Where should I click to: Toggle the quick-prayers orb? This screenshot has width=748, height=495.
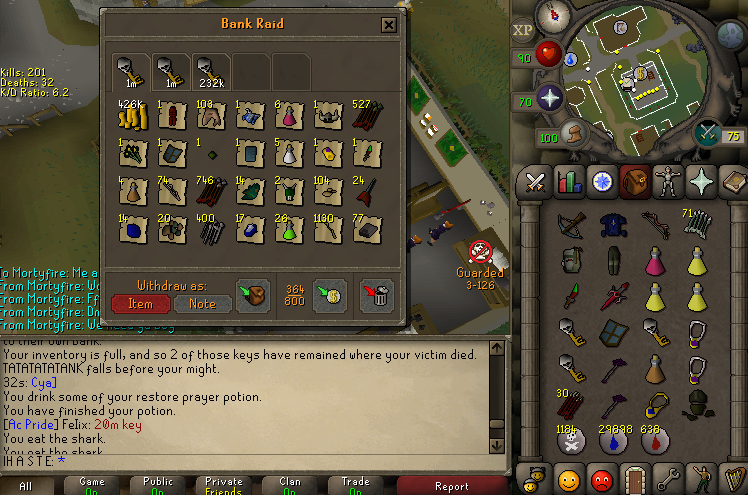550,98
